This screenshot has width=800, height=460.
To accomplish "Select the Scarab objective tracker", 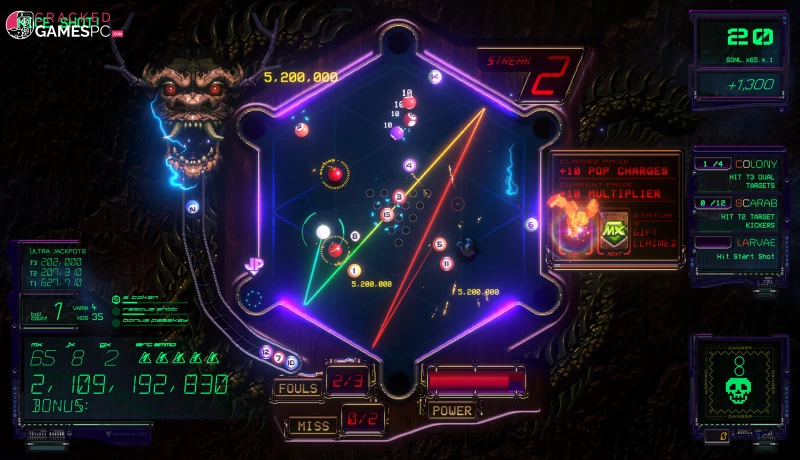I will [740, 210].
